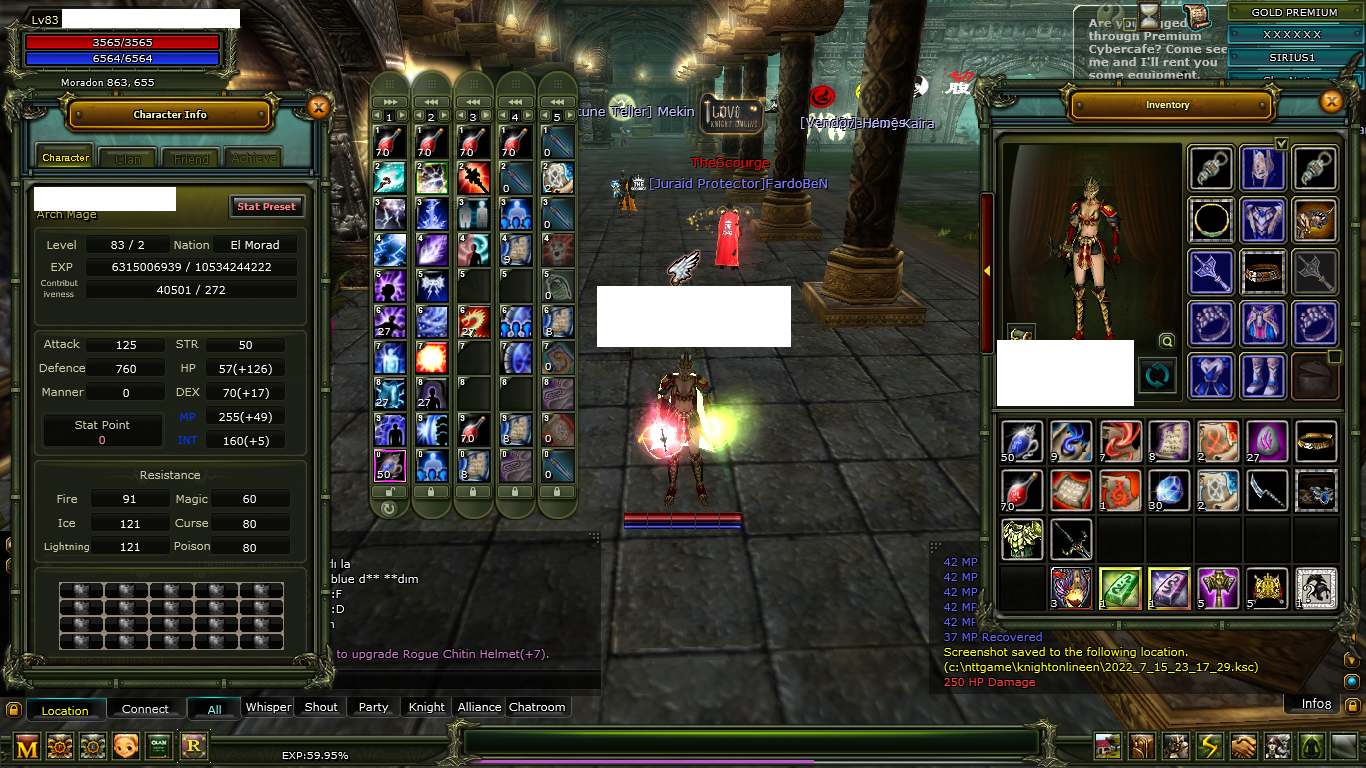Tick the checkbox at inventory top right
The width and height of the screenshot is (1366, 768).
tap(1281, 143)
